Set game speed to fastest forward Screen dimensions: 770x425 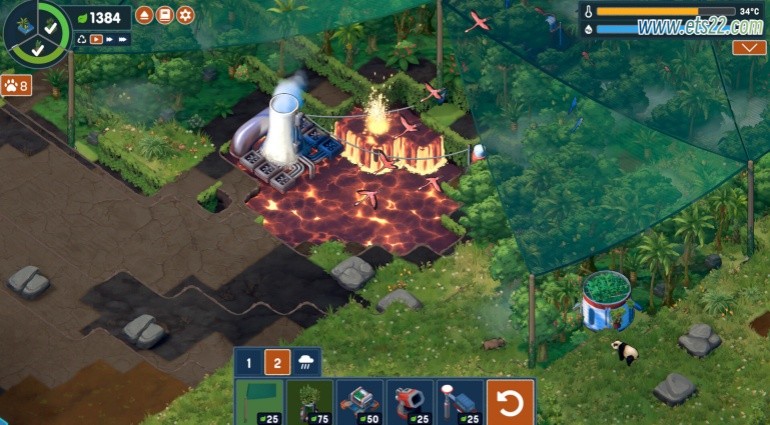coord(124,40)
